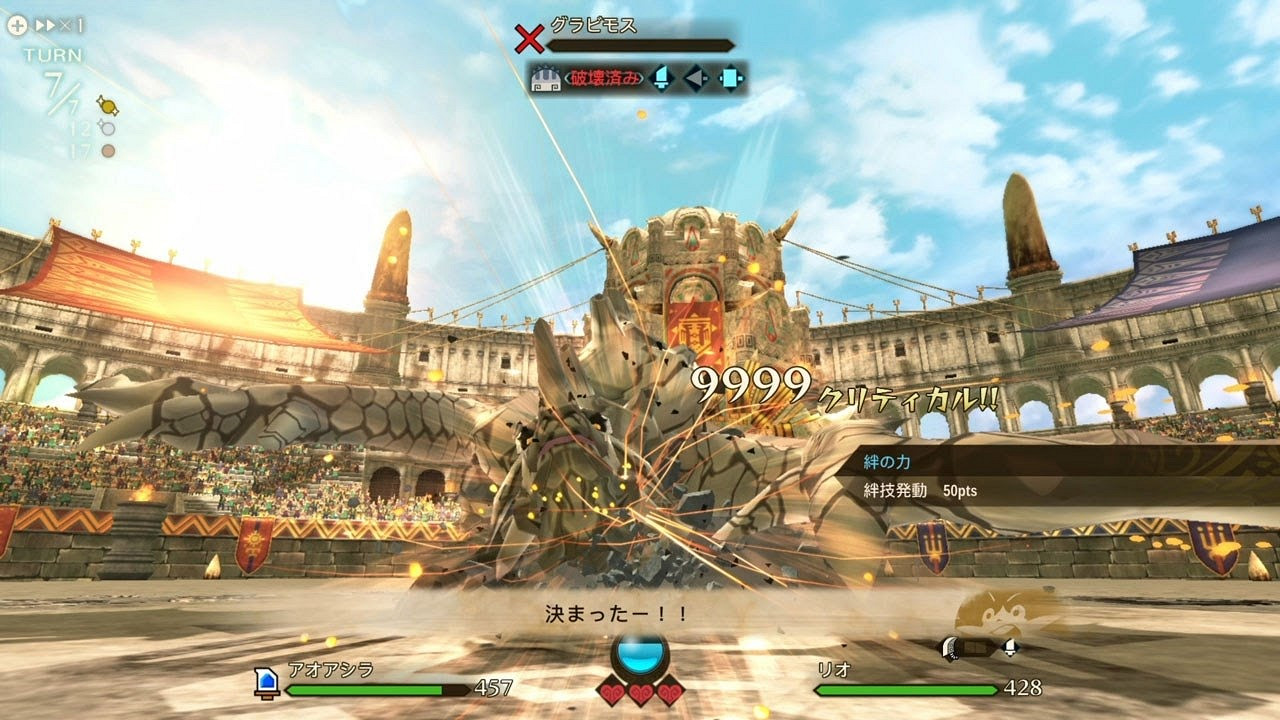Viewport: 1280px width, 720px height.
Task: Toggle the plus button at top-left
Action: [17, 24]
